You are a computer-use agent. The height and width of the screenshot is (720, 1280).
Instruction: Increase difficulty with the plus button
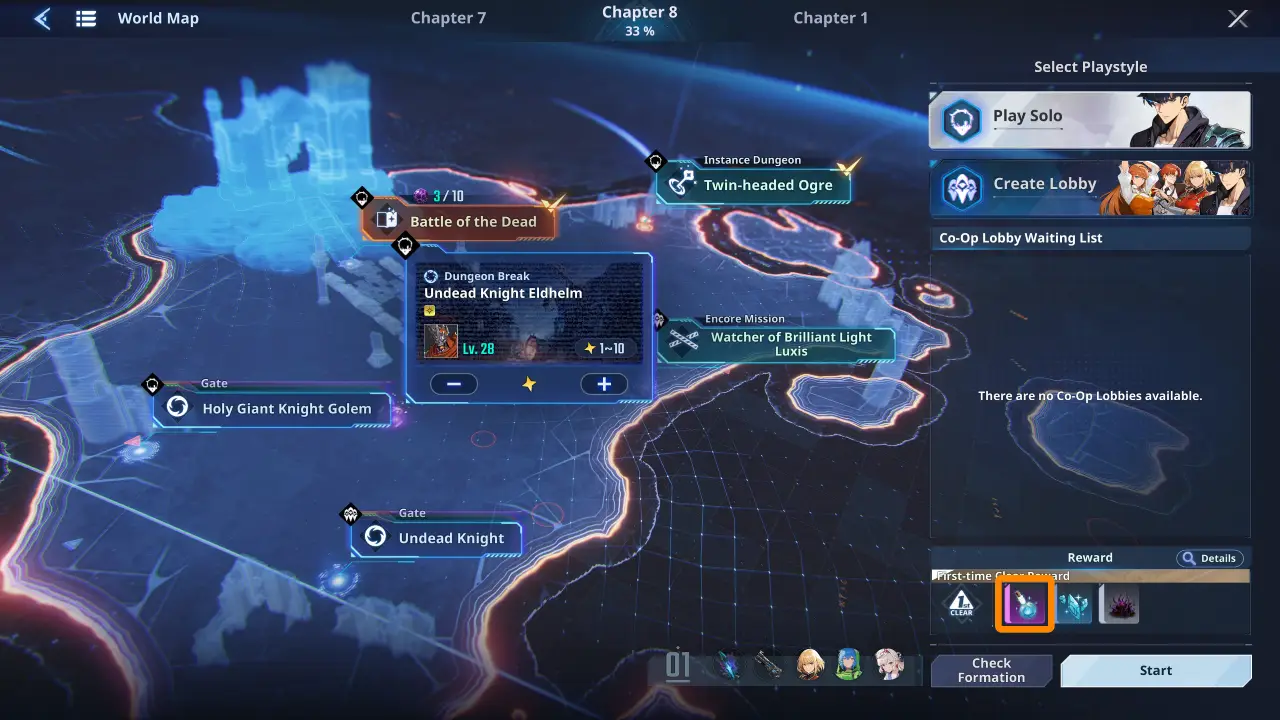[x=604, y=384]
